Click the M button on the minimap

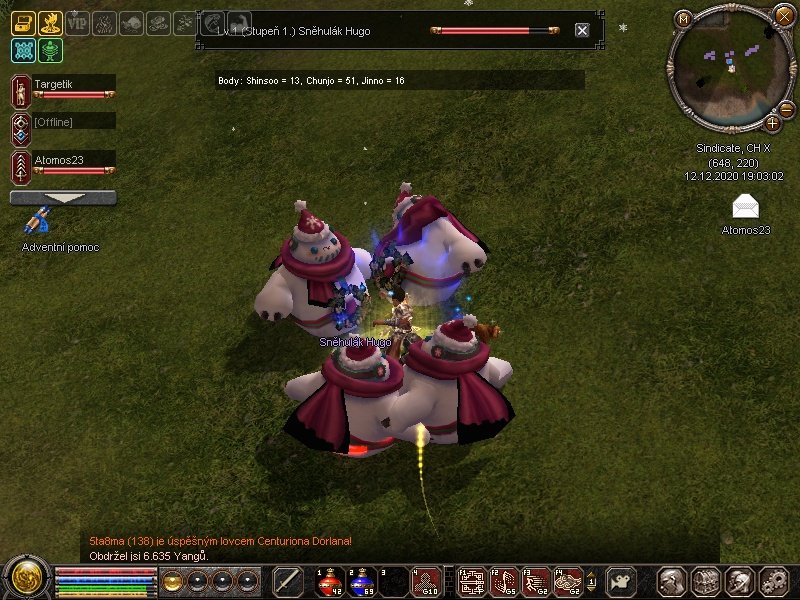(684, 19)
